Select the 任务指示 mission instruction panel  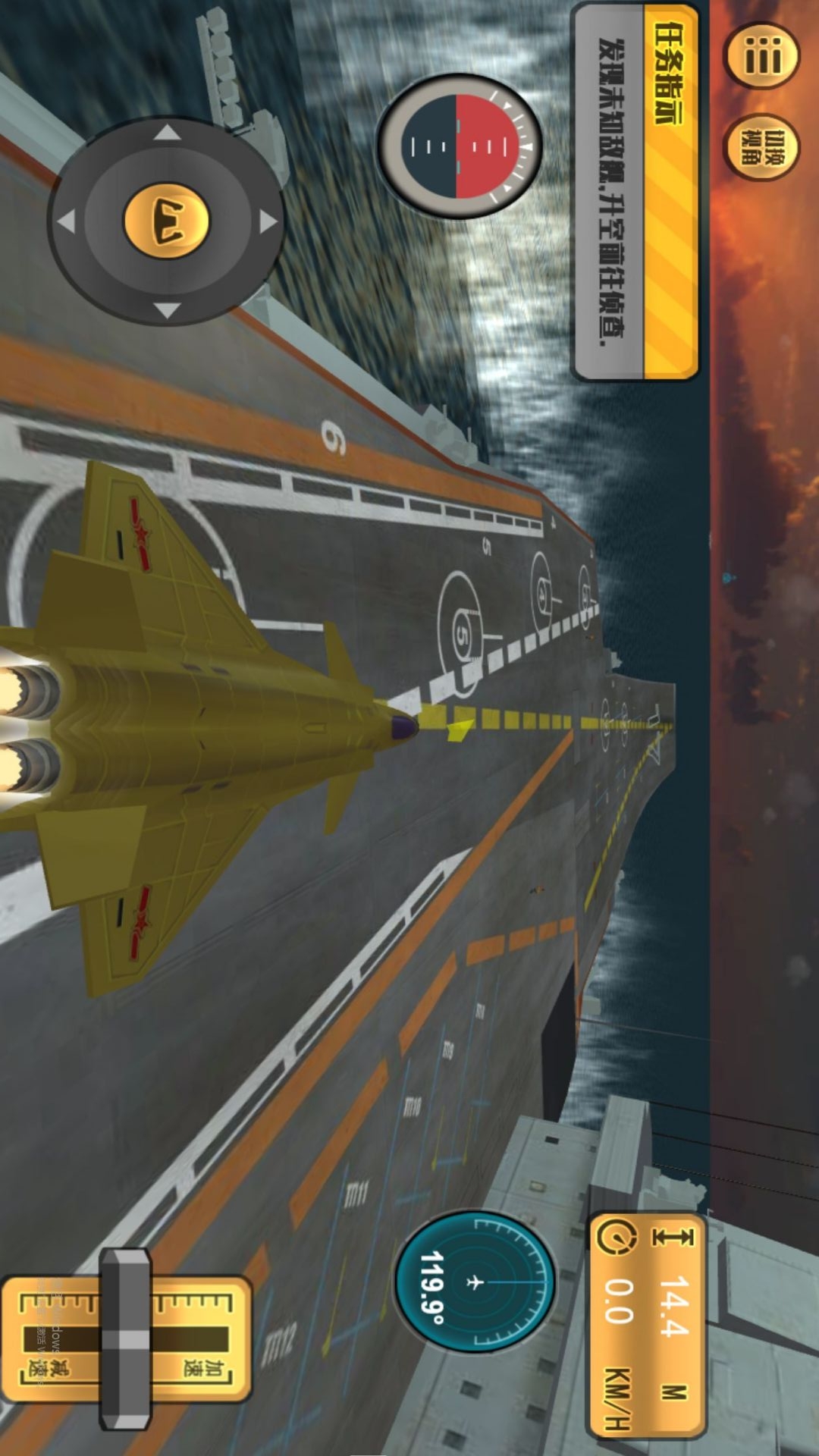[x=635, y=190]
